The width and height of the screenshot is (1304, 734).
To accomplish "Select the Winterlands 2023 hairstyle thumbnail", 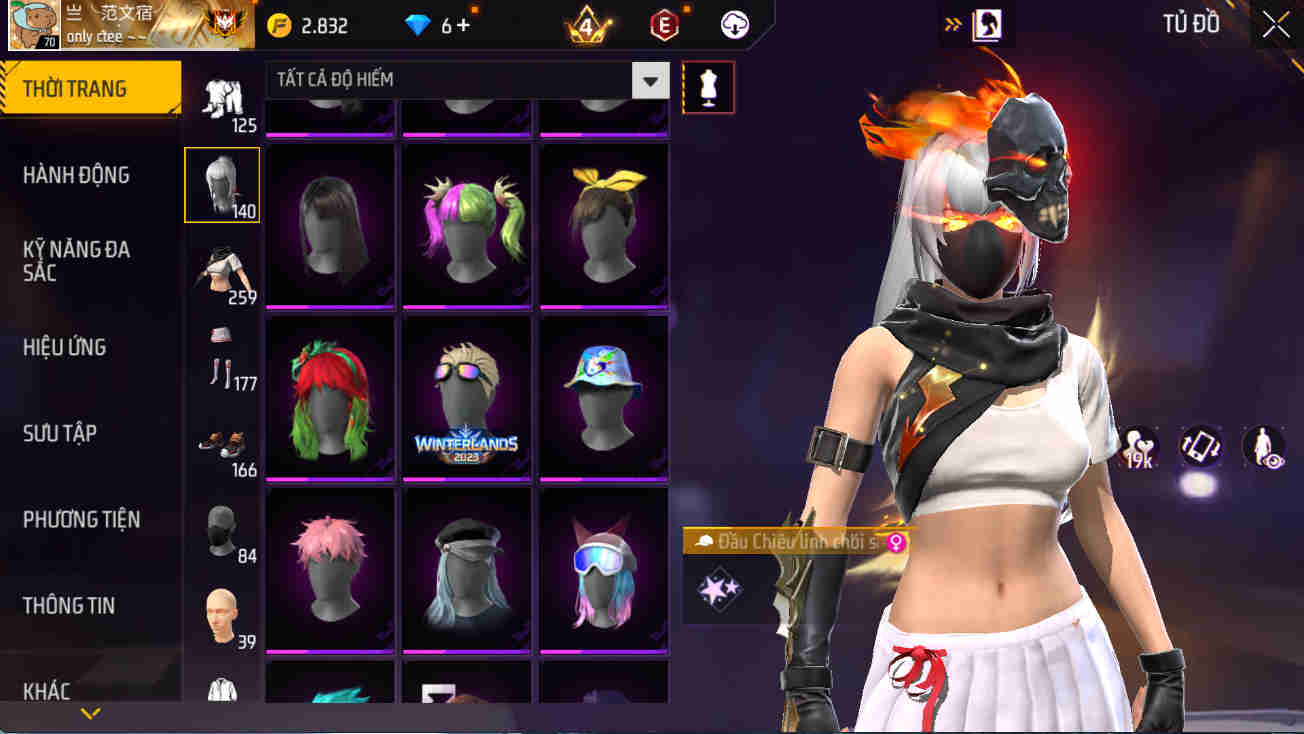I will pyautogui.click(x=466, y=398).
